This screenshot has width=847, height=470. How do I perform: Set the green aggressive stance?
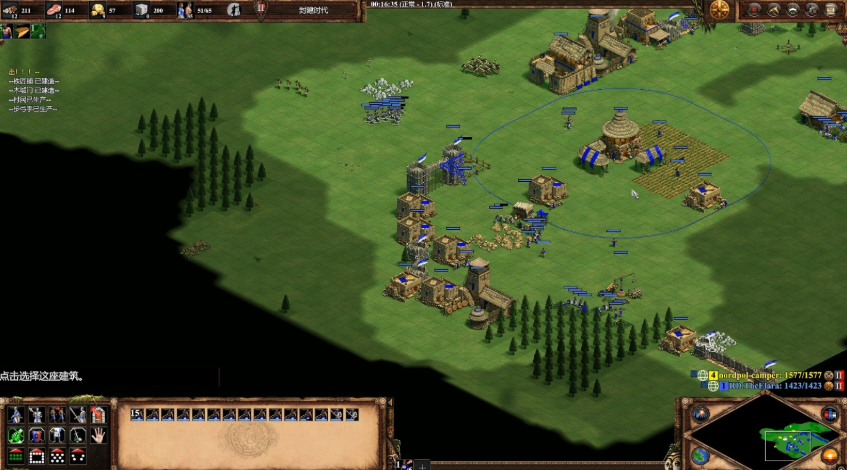coord(15,435)
